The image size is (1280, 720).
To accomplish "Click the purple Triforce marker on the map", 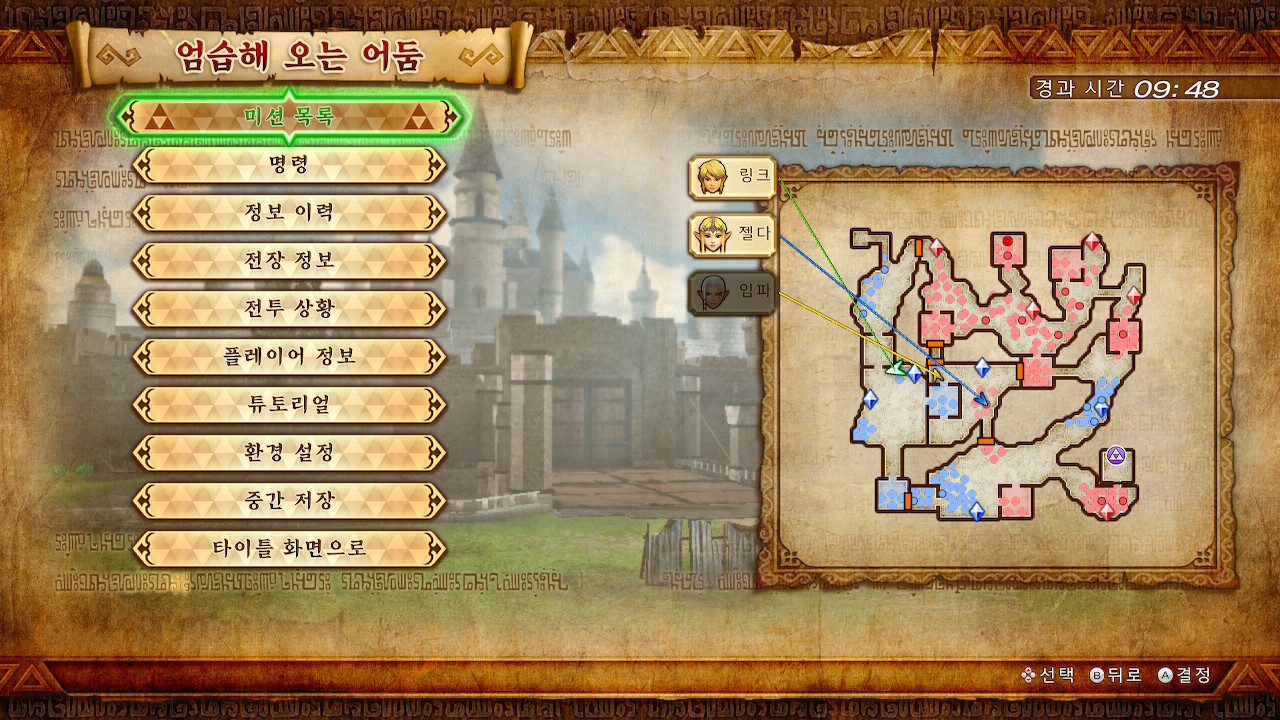I will (x=1116, y=456).
